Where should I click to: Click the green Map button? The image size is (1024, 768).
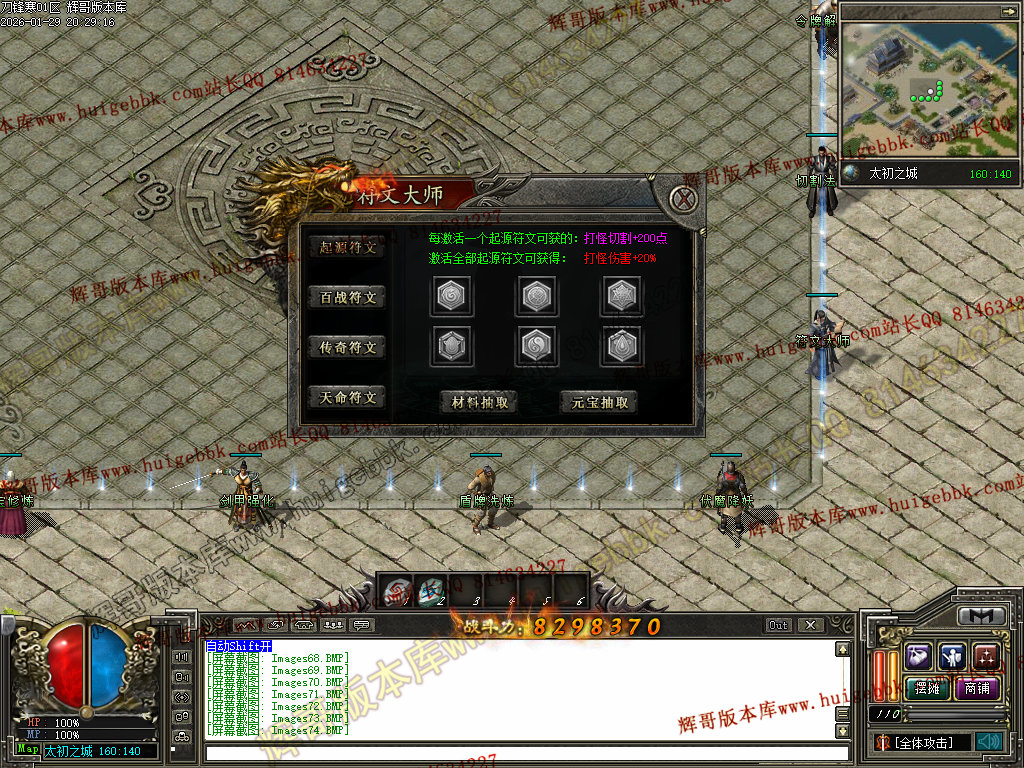click(x=27, y=749)
